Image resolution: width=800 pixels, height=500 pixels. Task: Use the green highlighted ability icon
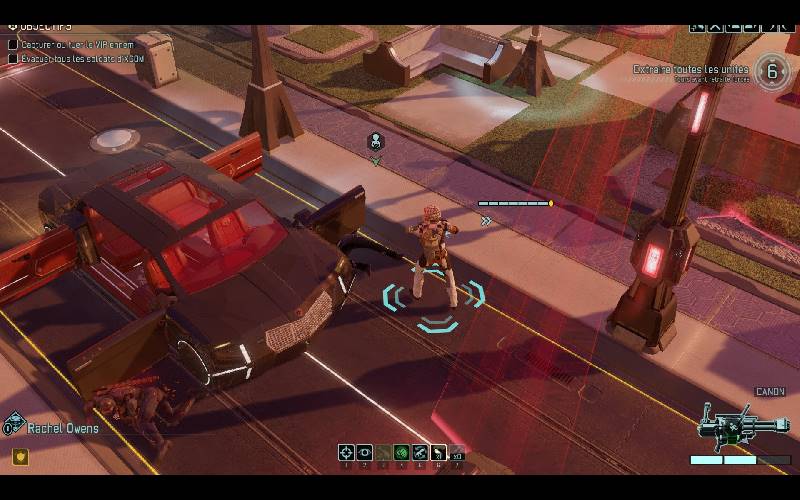(401, 453)
